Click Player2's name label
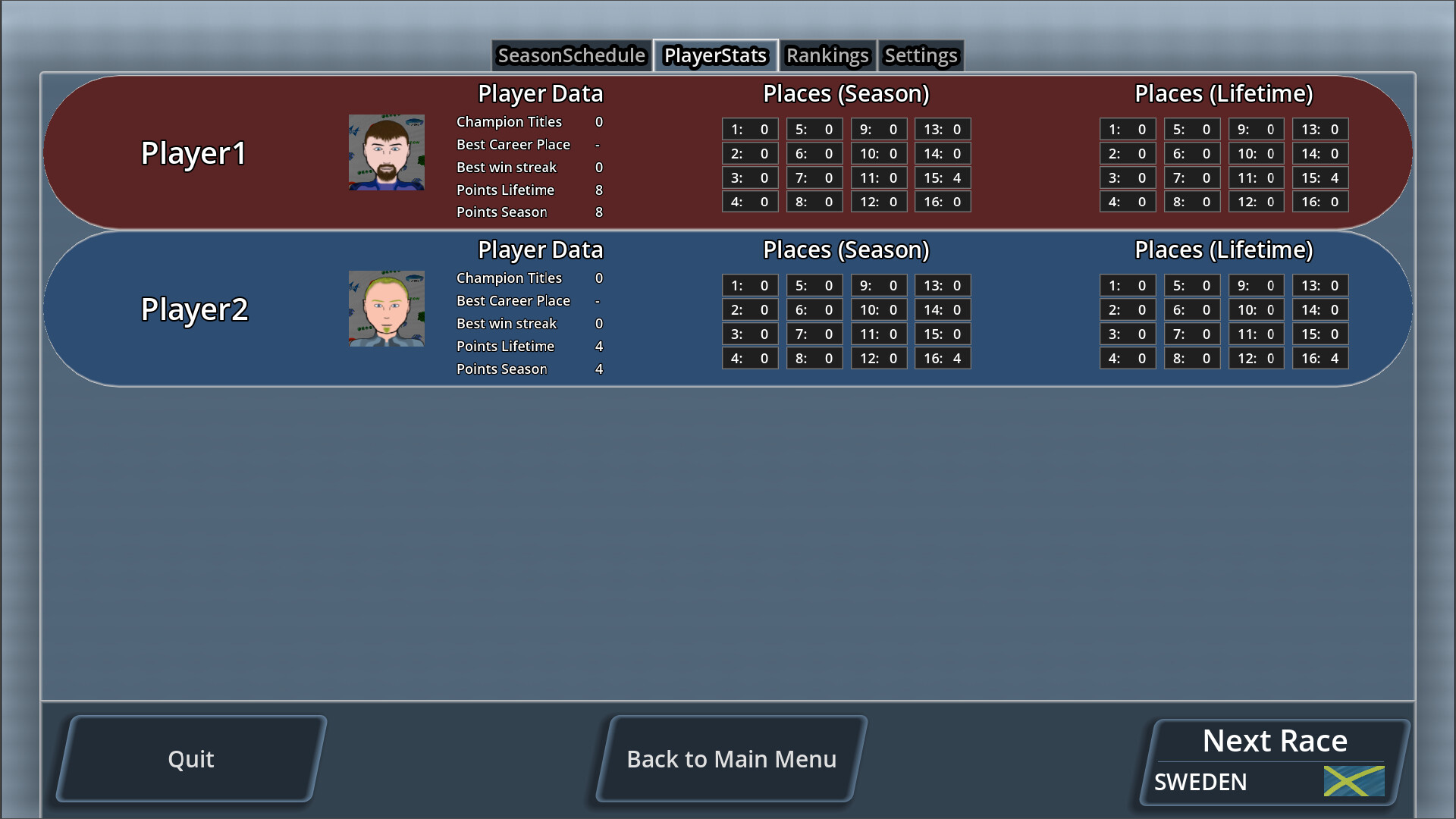This screenshot has height=819, width=1456. pyautogui.click(x=194, y=309)
